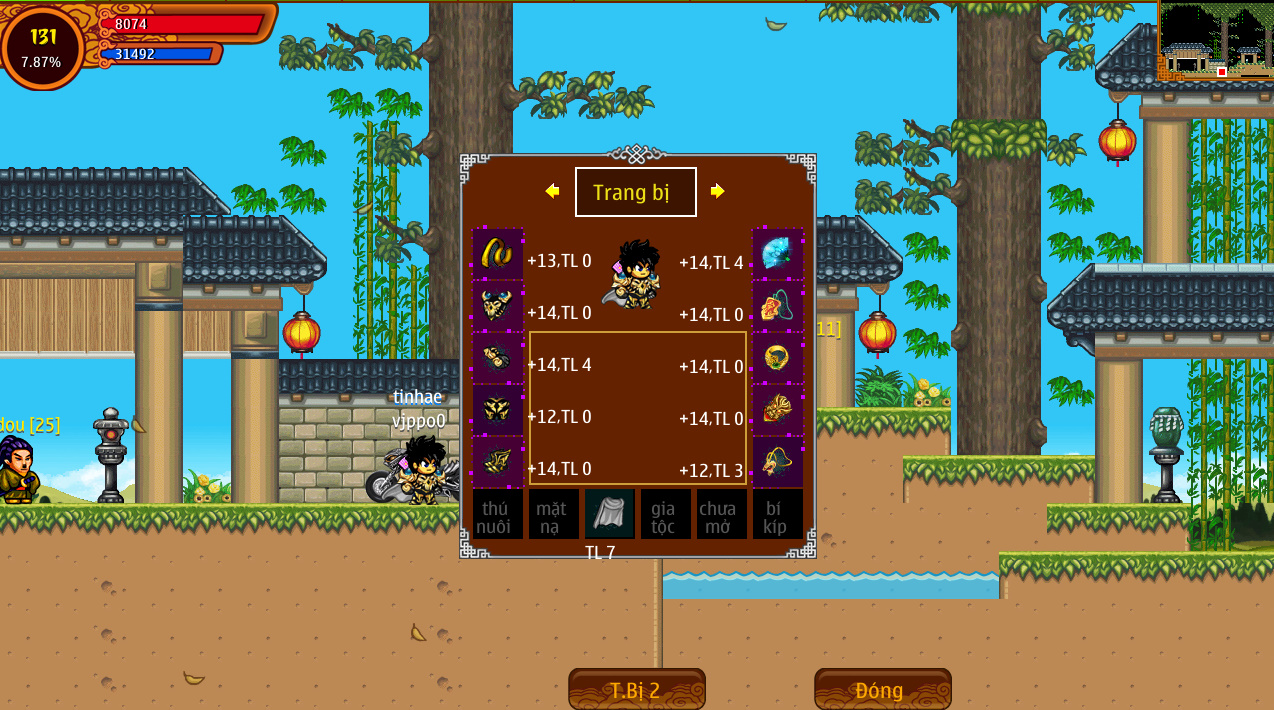
Task: Open the bí kíp secret manual slot
Action: pos(777,514)
